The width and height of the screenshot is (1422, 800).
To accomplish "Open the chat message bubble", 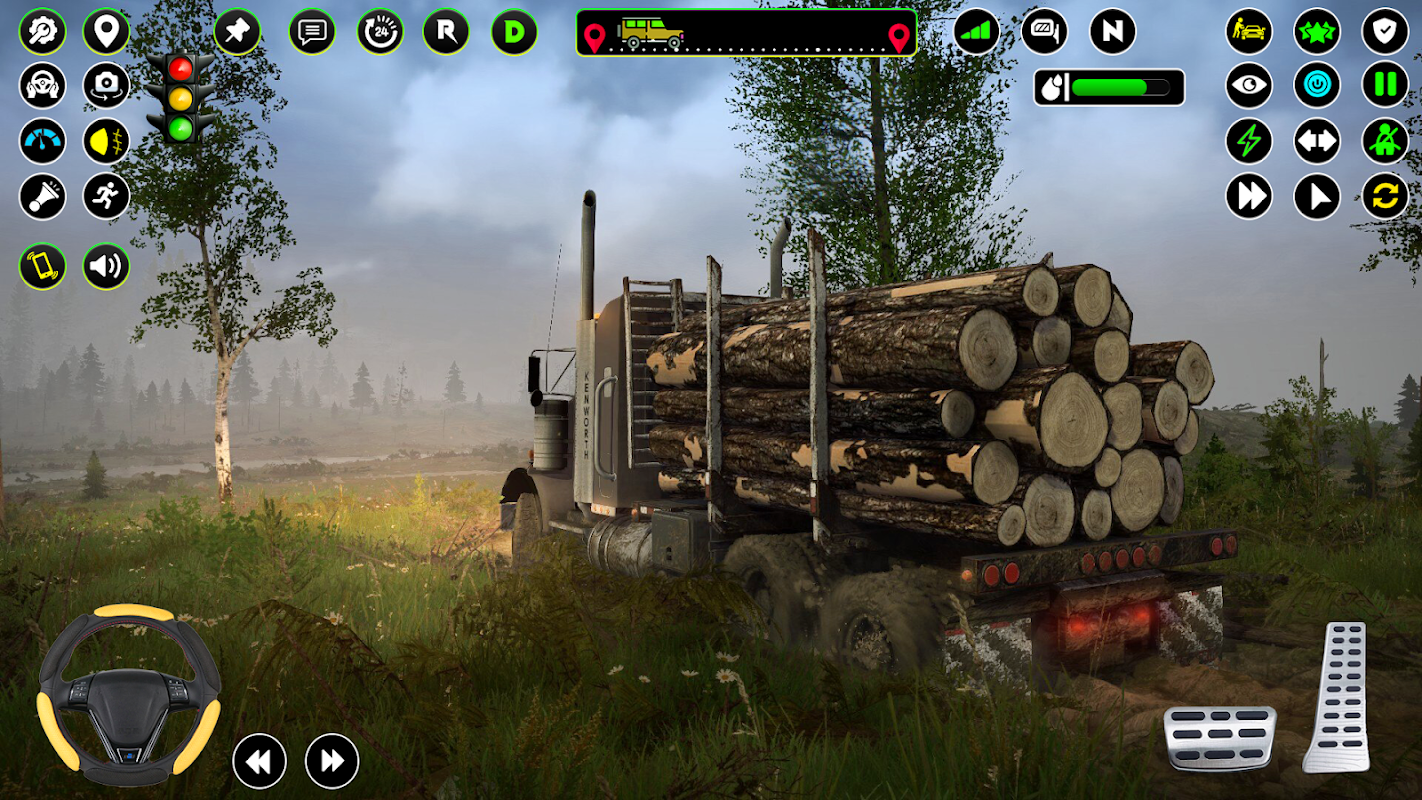I will [312, 32].
